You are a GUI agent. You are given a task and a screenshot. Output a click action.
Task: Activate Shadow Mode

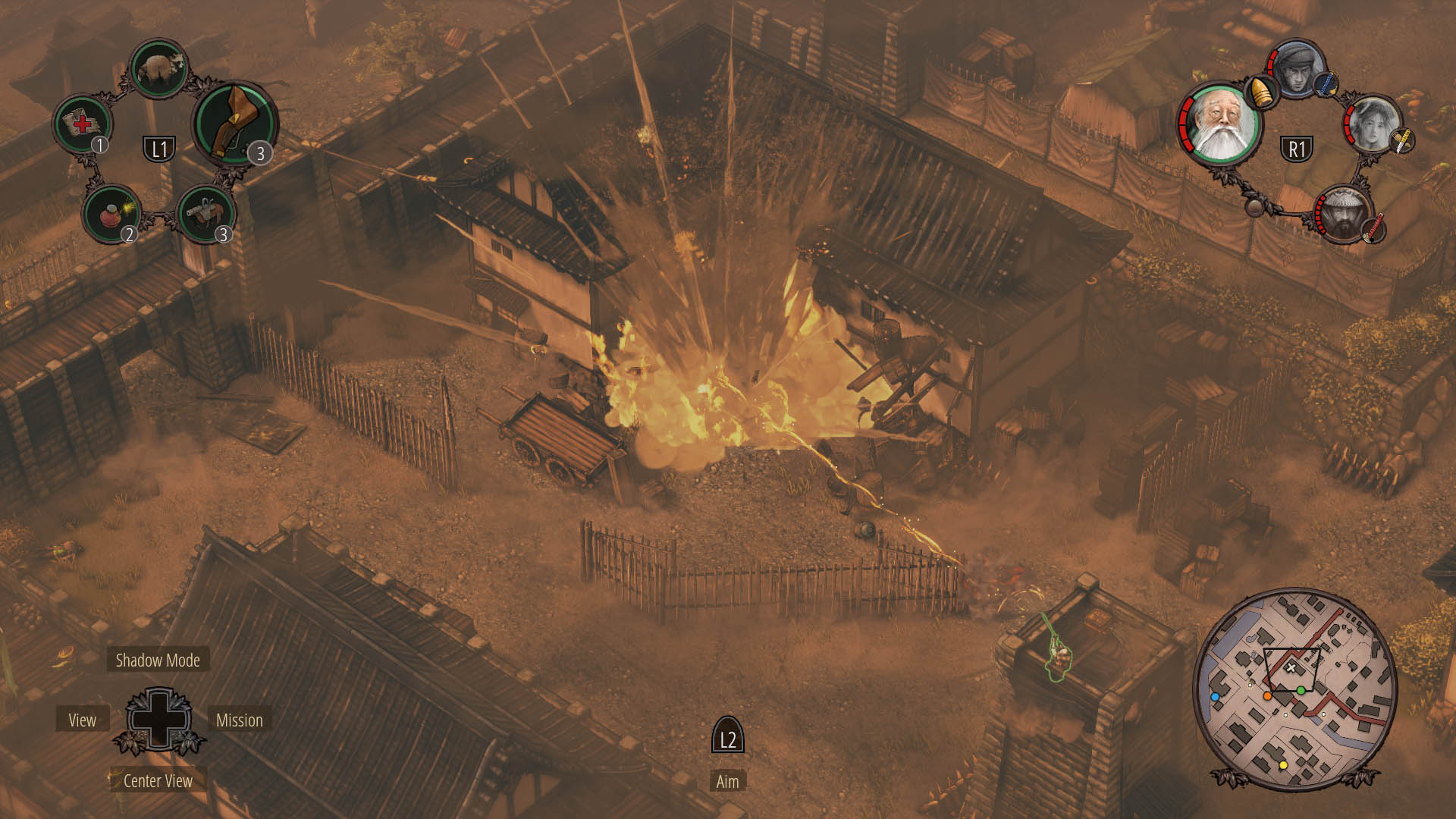coord(157,661)
